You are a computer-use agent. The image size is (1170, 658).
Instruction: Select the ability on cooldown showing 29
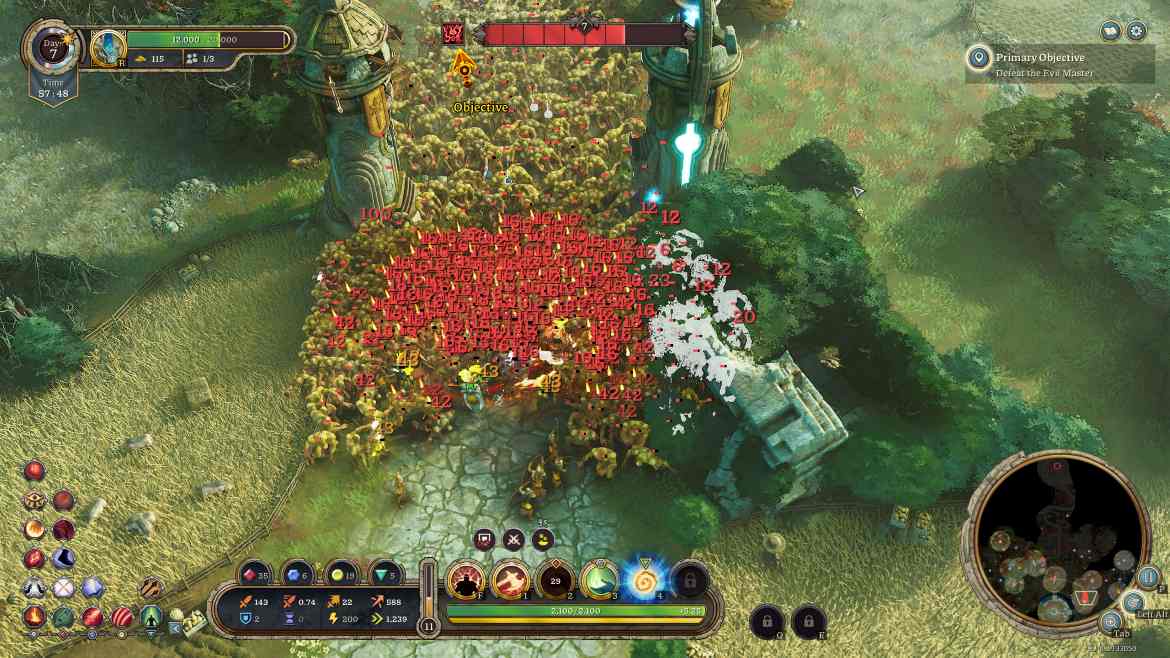tap(554, 579)
